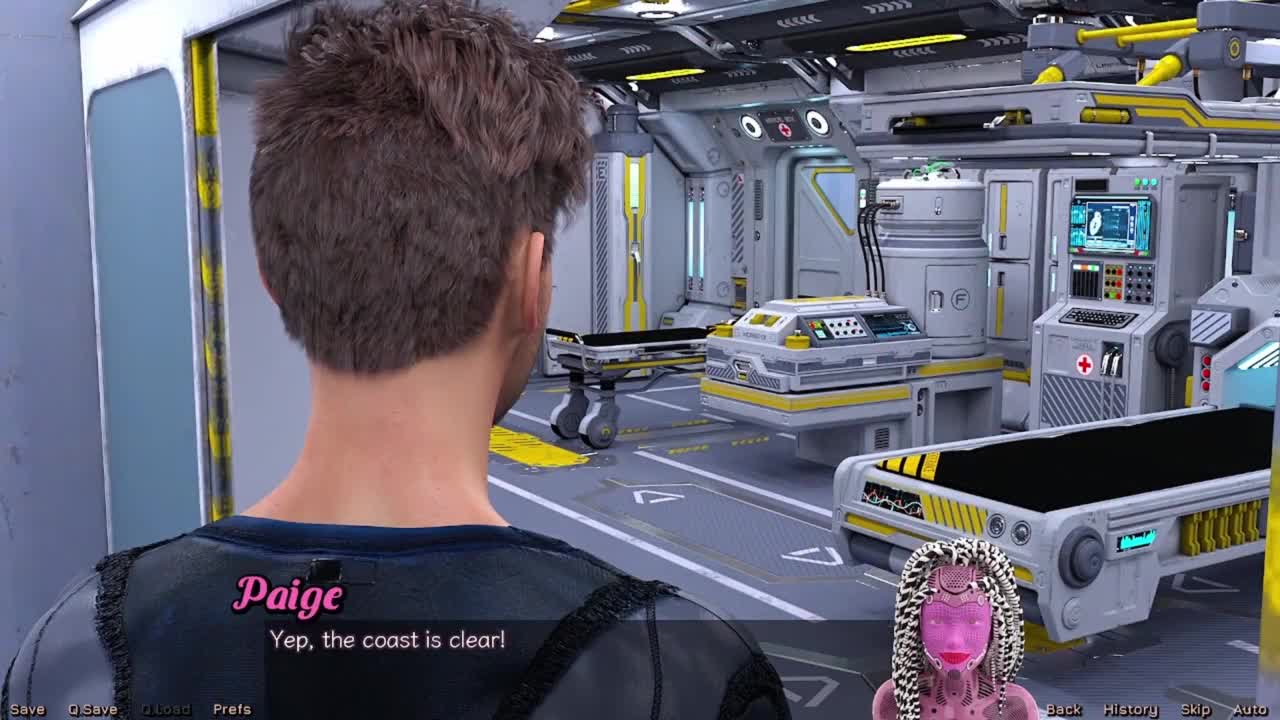1280x720 pixels.
Task: Show the dialogue History log
Action: click(x=1130, y=709)
